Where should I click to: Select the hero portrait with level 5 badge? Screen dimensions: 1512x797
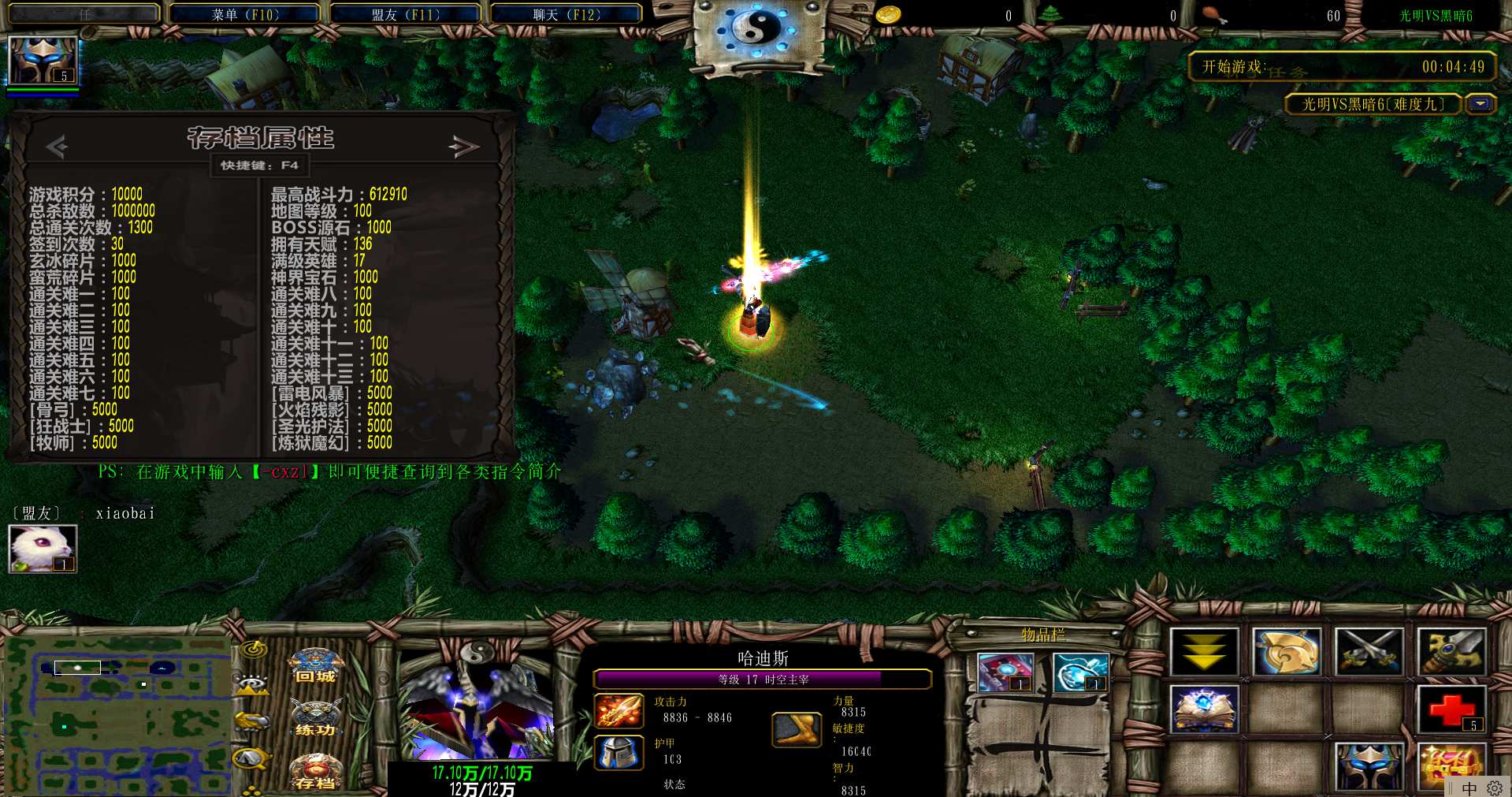pyautogui.click(x=43, y=60)
